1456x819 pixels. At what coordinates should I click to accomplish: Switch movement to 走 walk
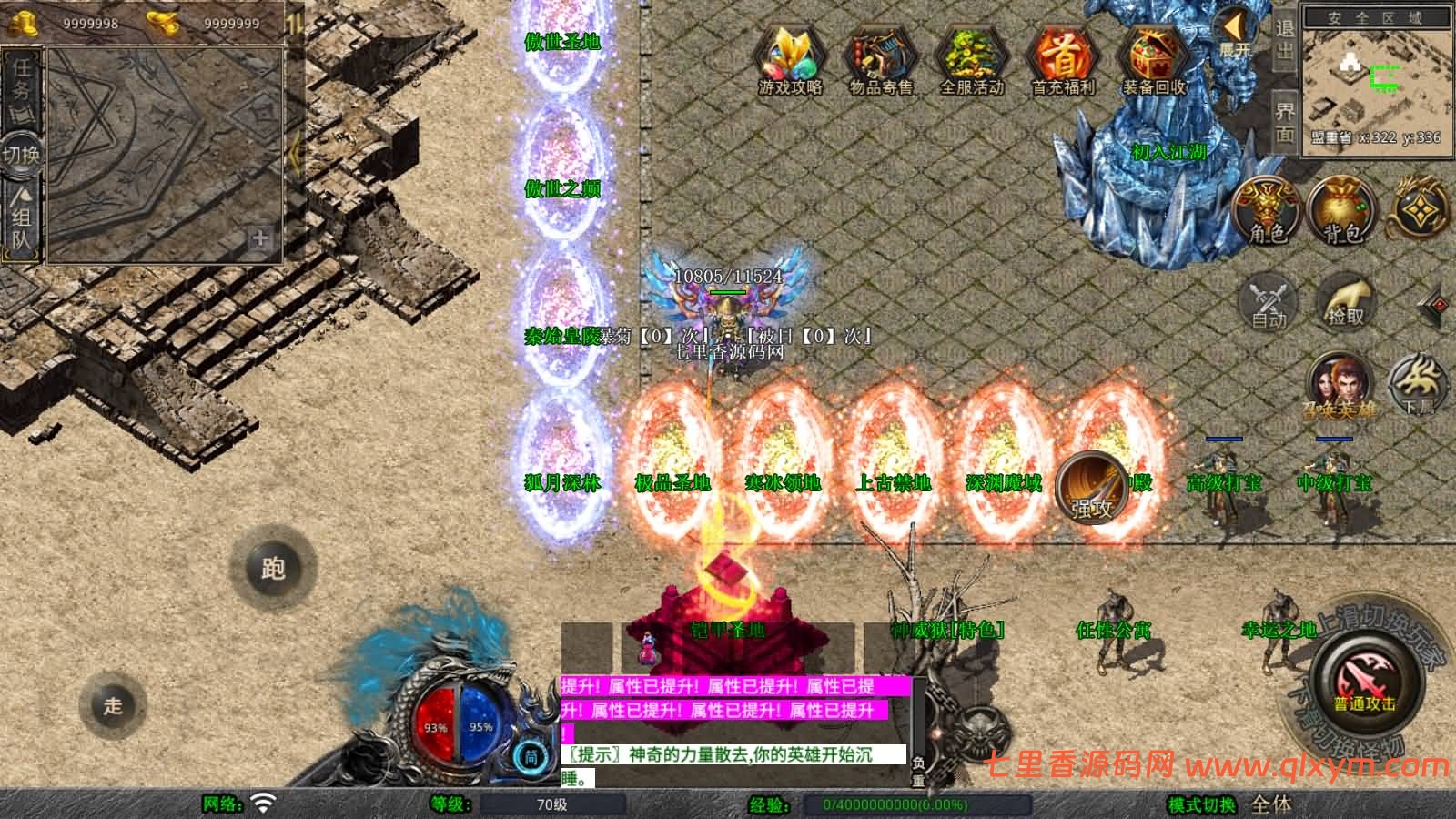[x=113, y=705]
